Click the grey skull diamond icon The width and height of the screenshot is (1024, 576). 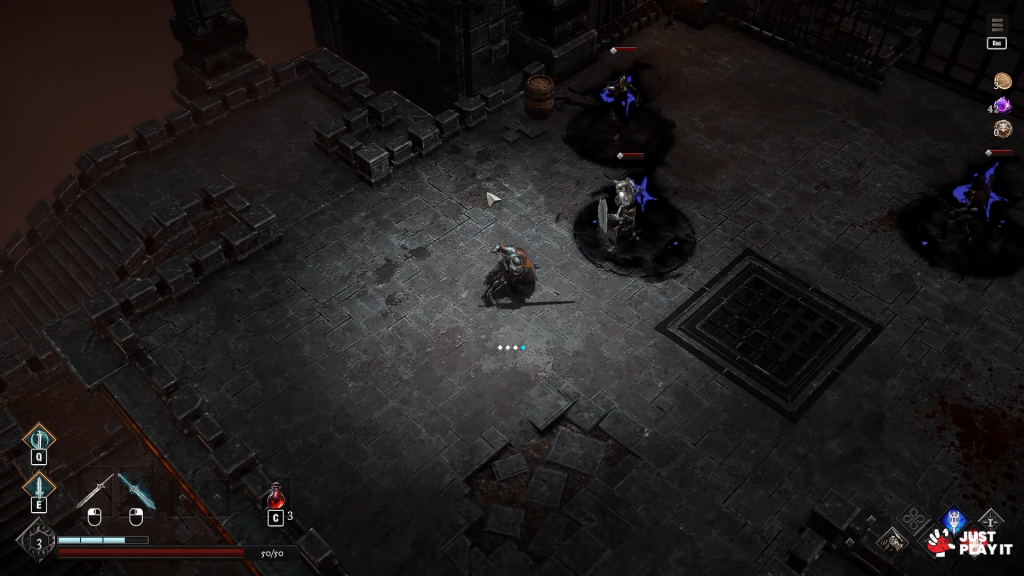pos(892,541)
